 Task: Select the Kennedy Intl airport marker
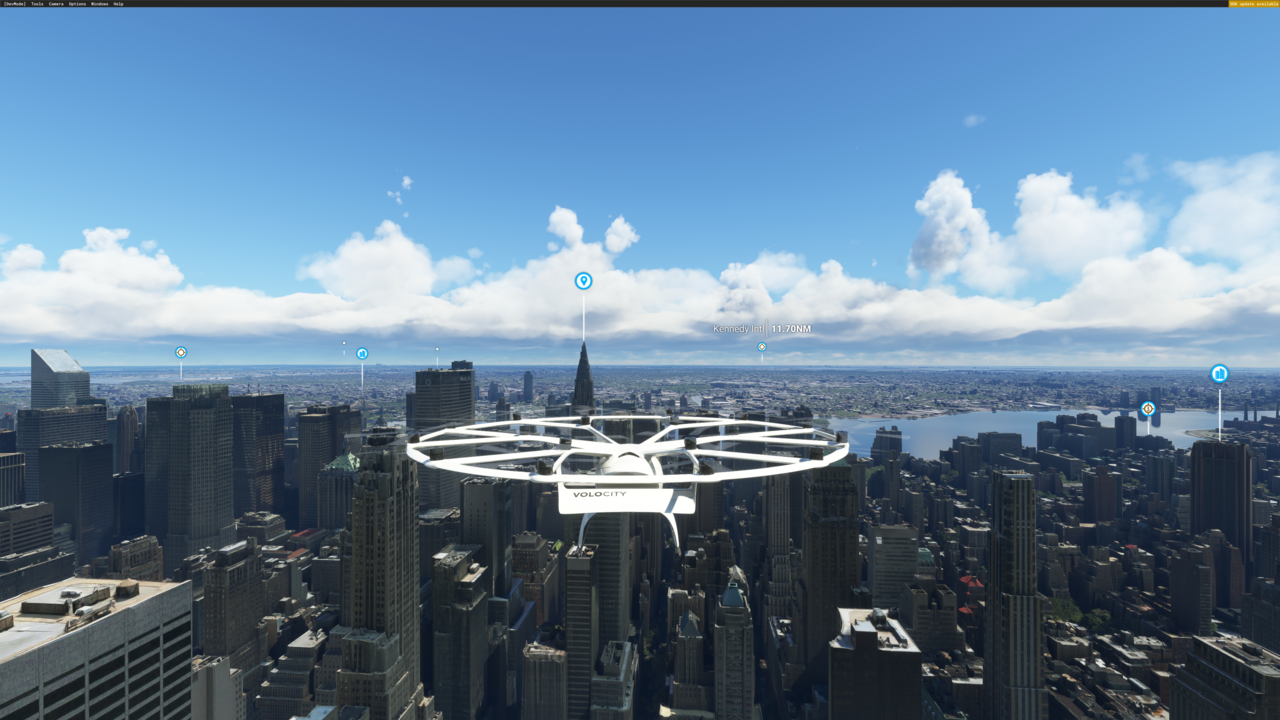(762, 347)
